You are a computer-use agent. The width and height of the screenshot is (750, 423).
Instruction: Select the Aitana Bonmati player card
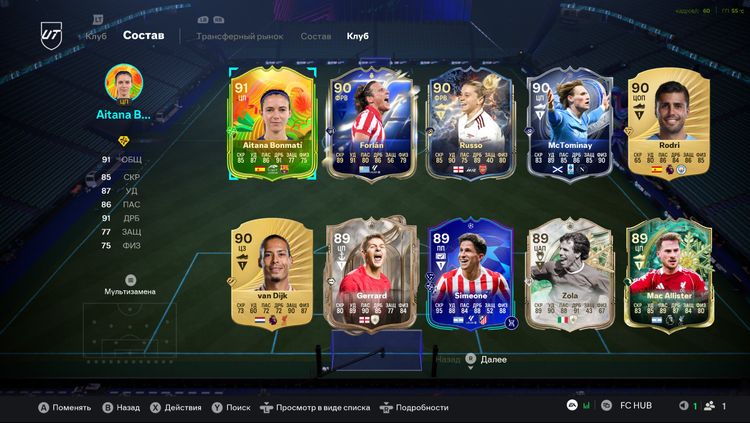272,123
